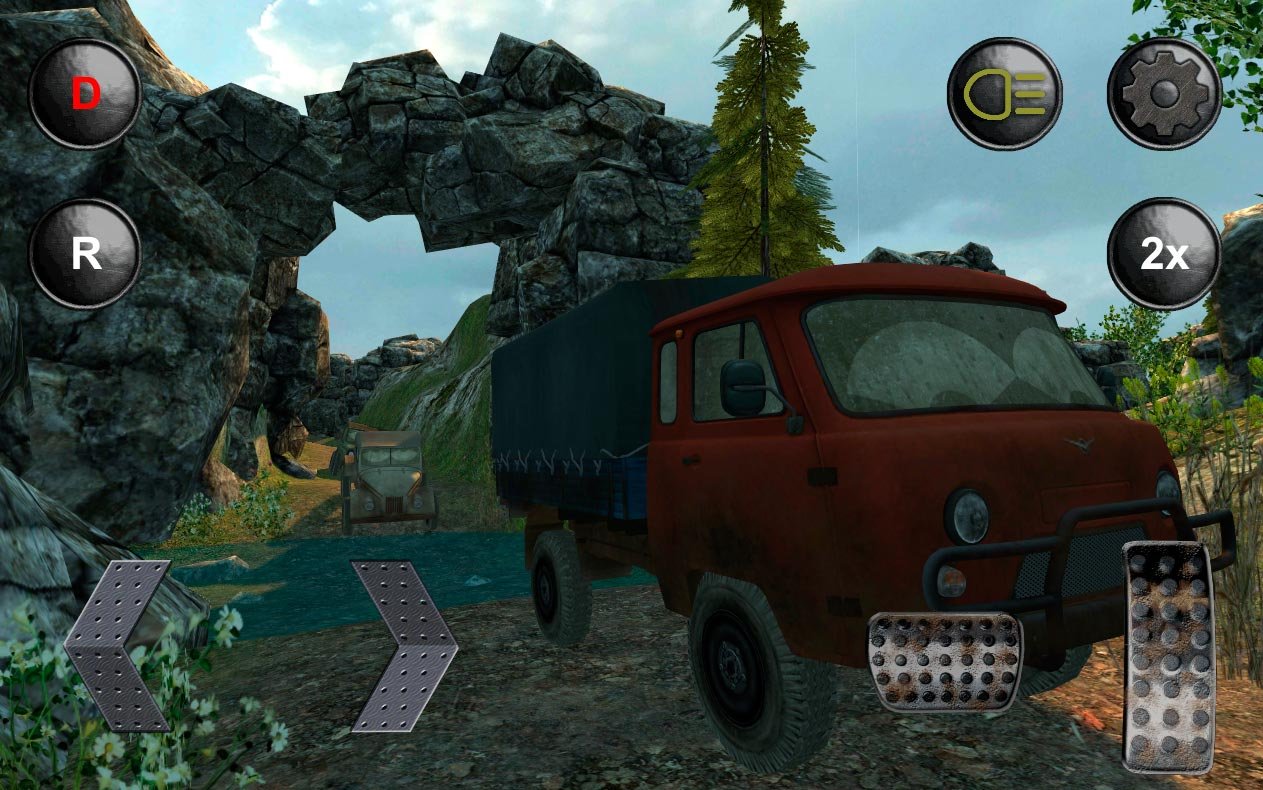Switch to the R reverse gear
1263x790 pixels.
85,255
